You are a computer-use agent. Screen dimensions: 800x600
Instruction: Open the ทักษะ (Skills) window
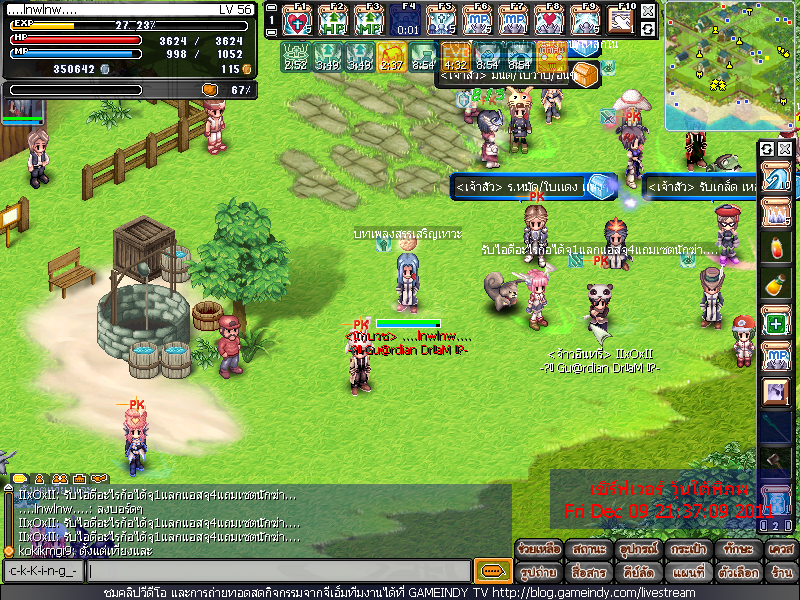[739, 551]
